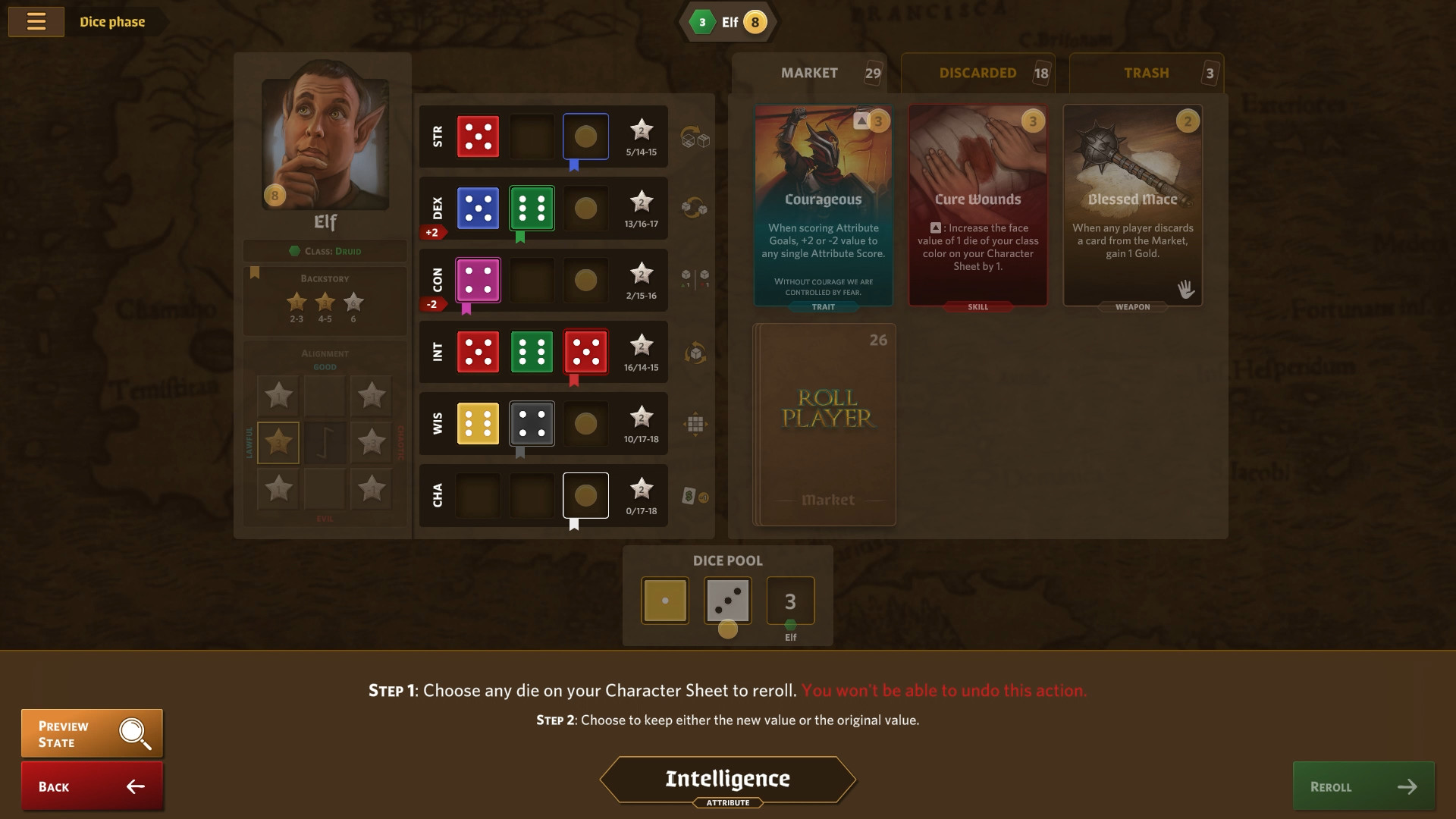1456x819 pixels.
Task: Click the Preview State magnifier button
Action: 91,733
